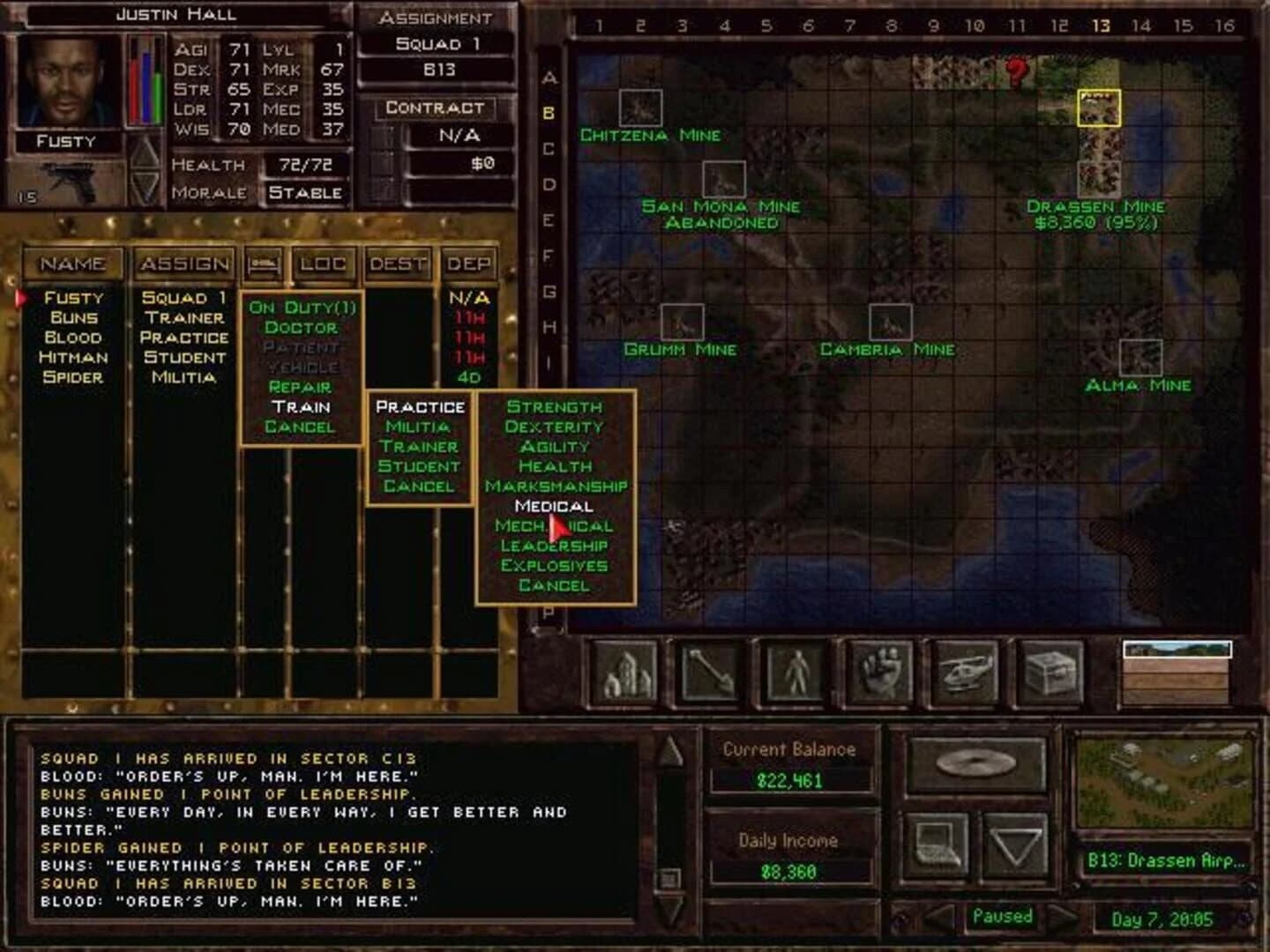Click the NAME column header to sort

71,263
